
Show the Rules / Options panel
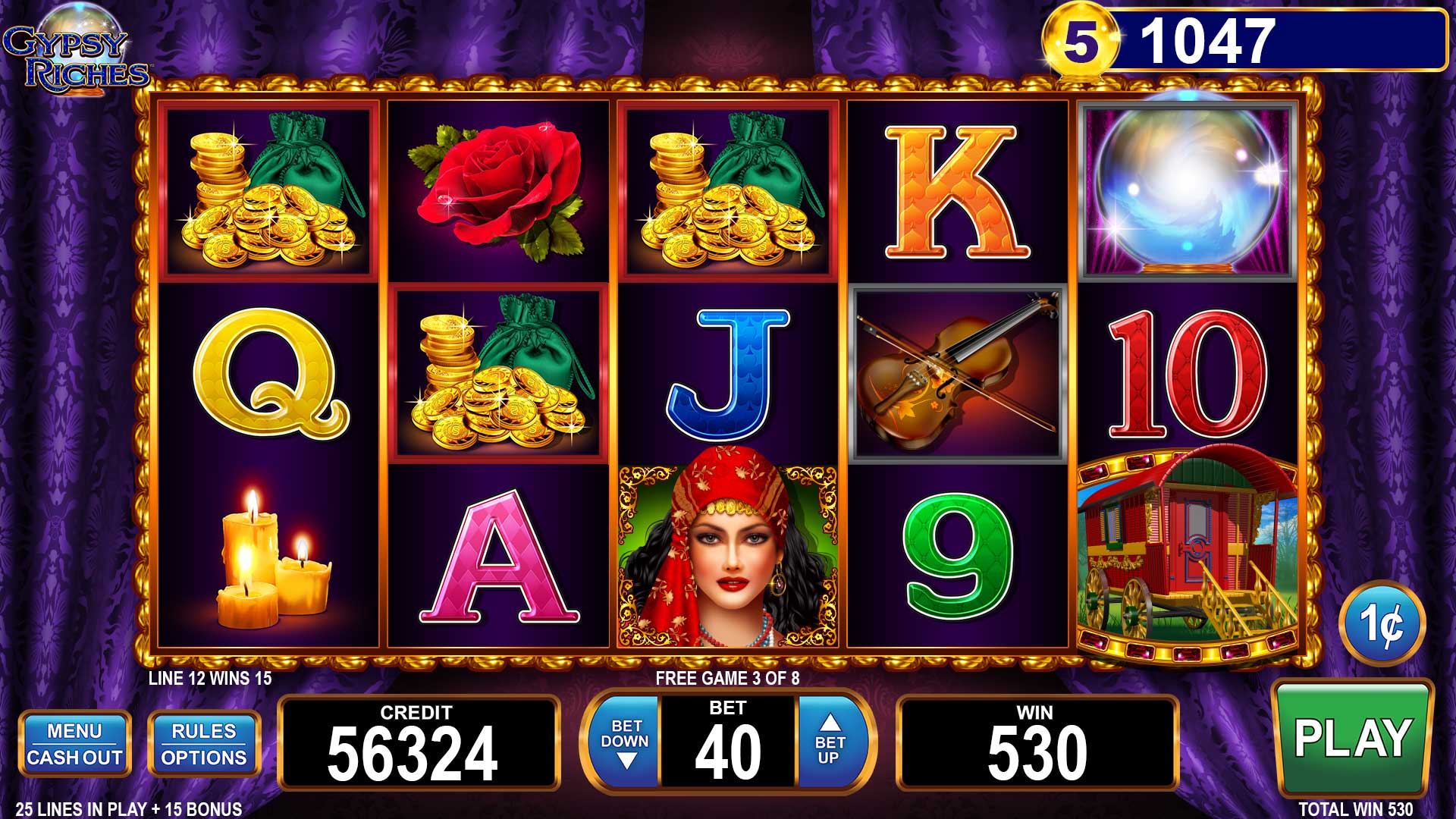pyautogui.click(x=204, y=744)
